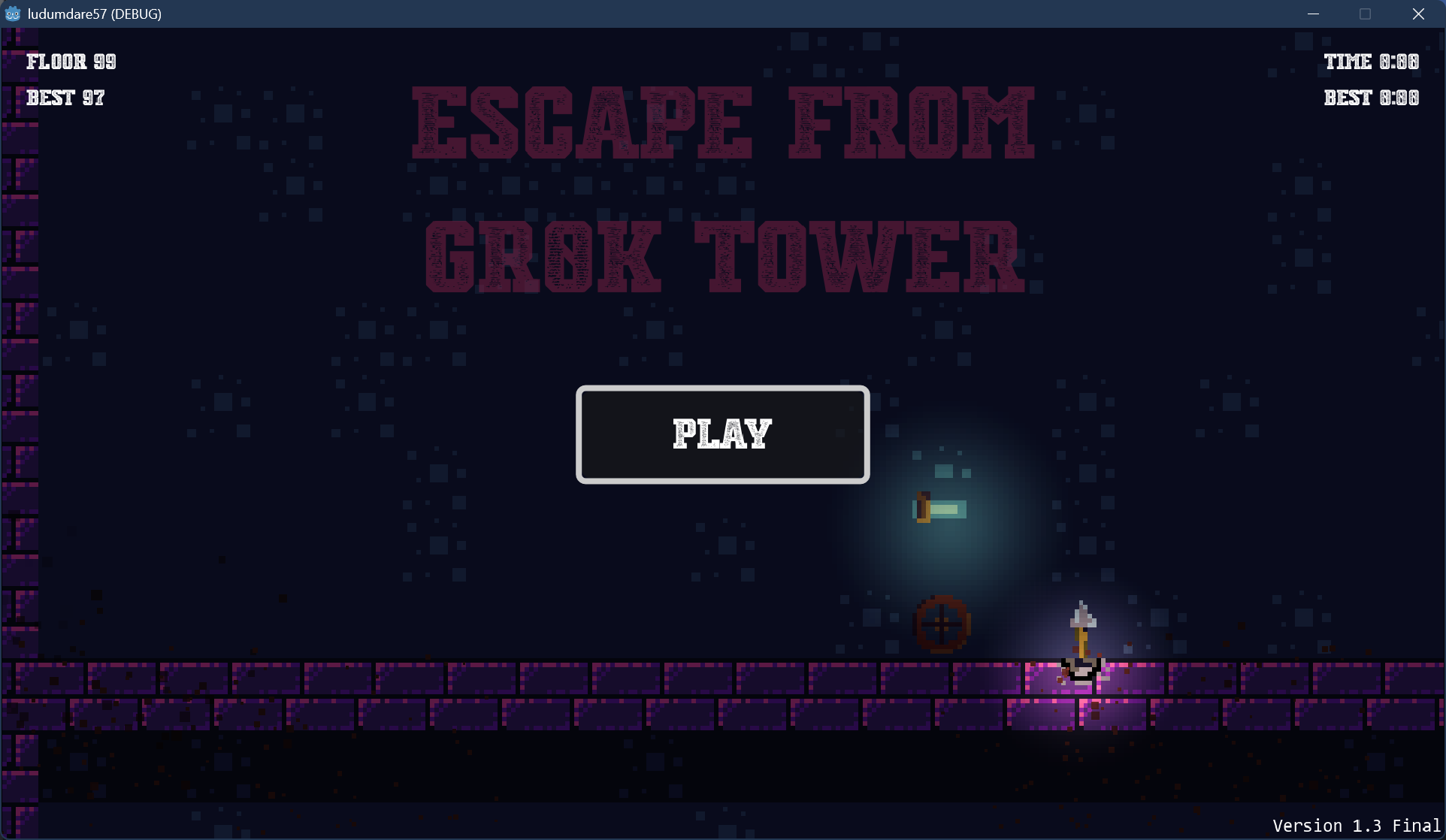Screen dimensions: 1446x840
Task: Click the dark background area above the PLAY button
Action: pyautogui.click(x=721, y=346)
